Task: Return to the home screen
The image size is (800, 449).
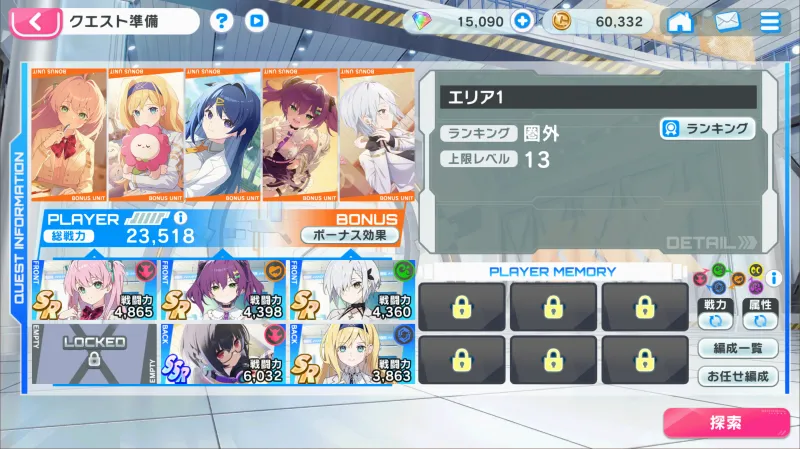Action: point(681,21)
